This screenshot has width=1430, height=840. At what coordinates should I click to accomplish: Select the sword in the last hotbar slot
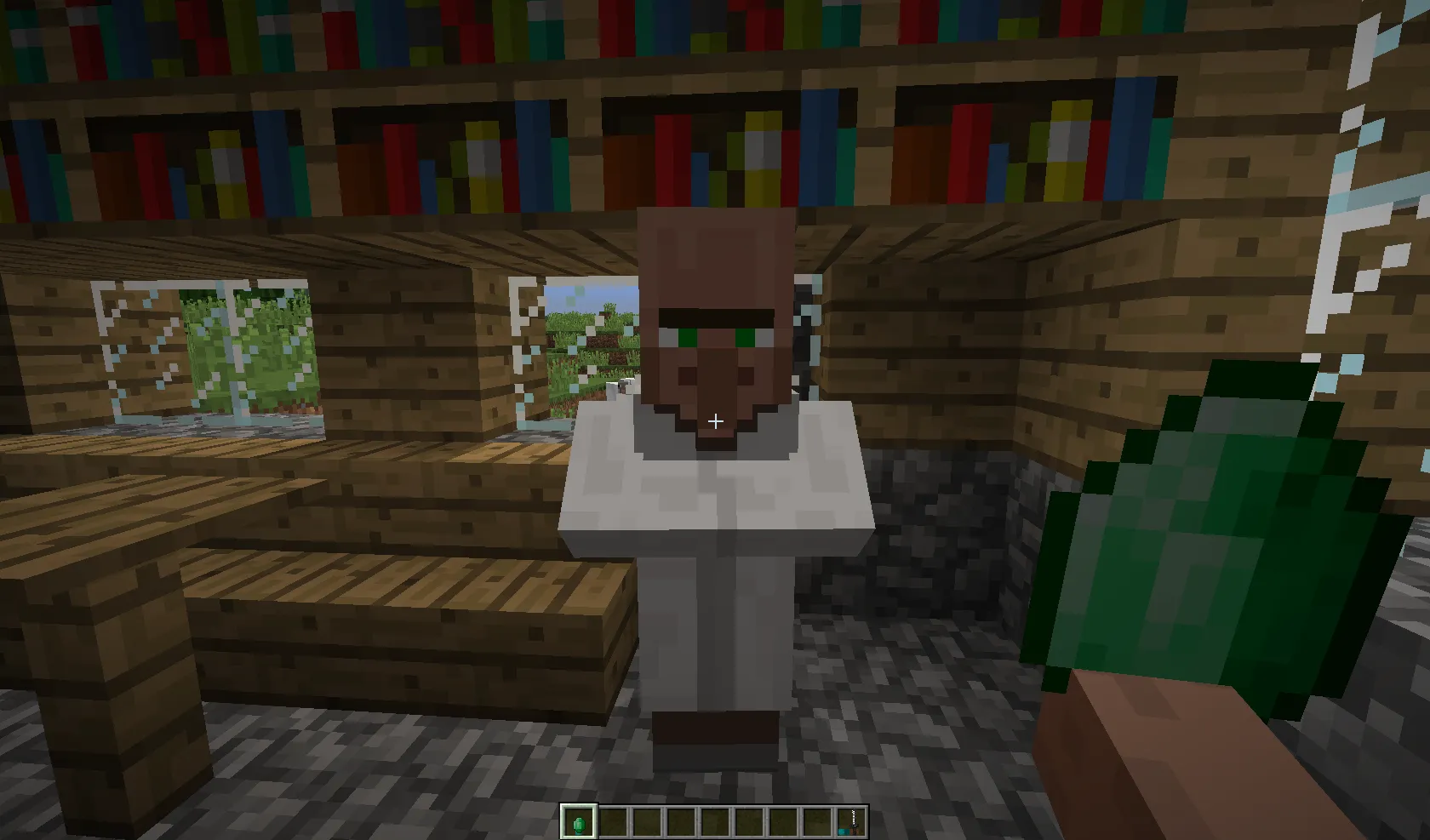[x=851, y=821]
